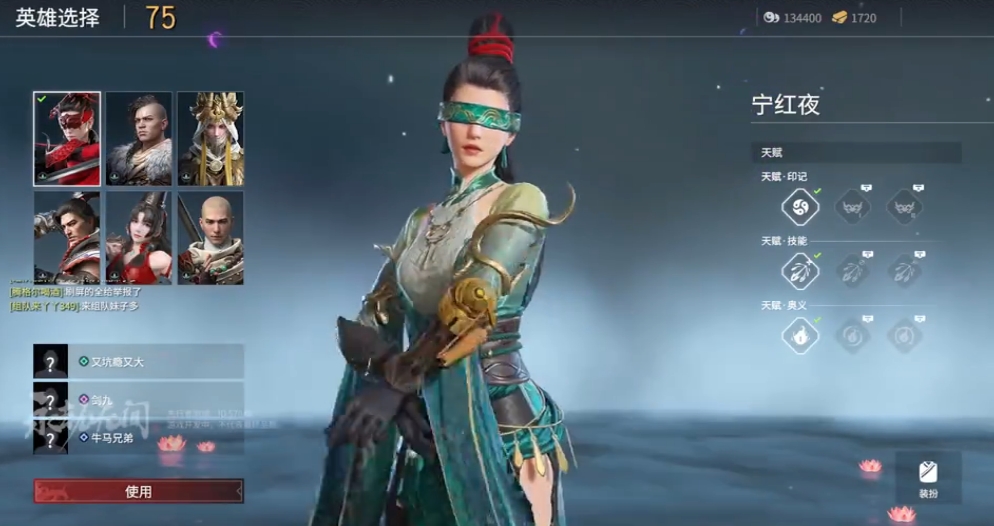Image resolution: width=994 pixels, height=526 pixels.
Task: Choose the mohawk warrior in fur collar
Action: 139,138
